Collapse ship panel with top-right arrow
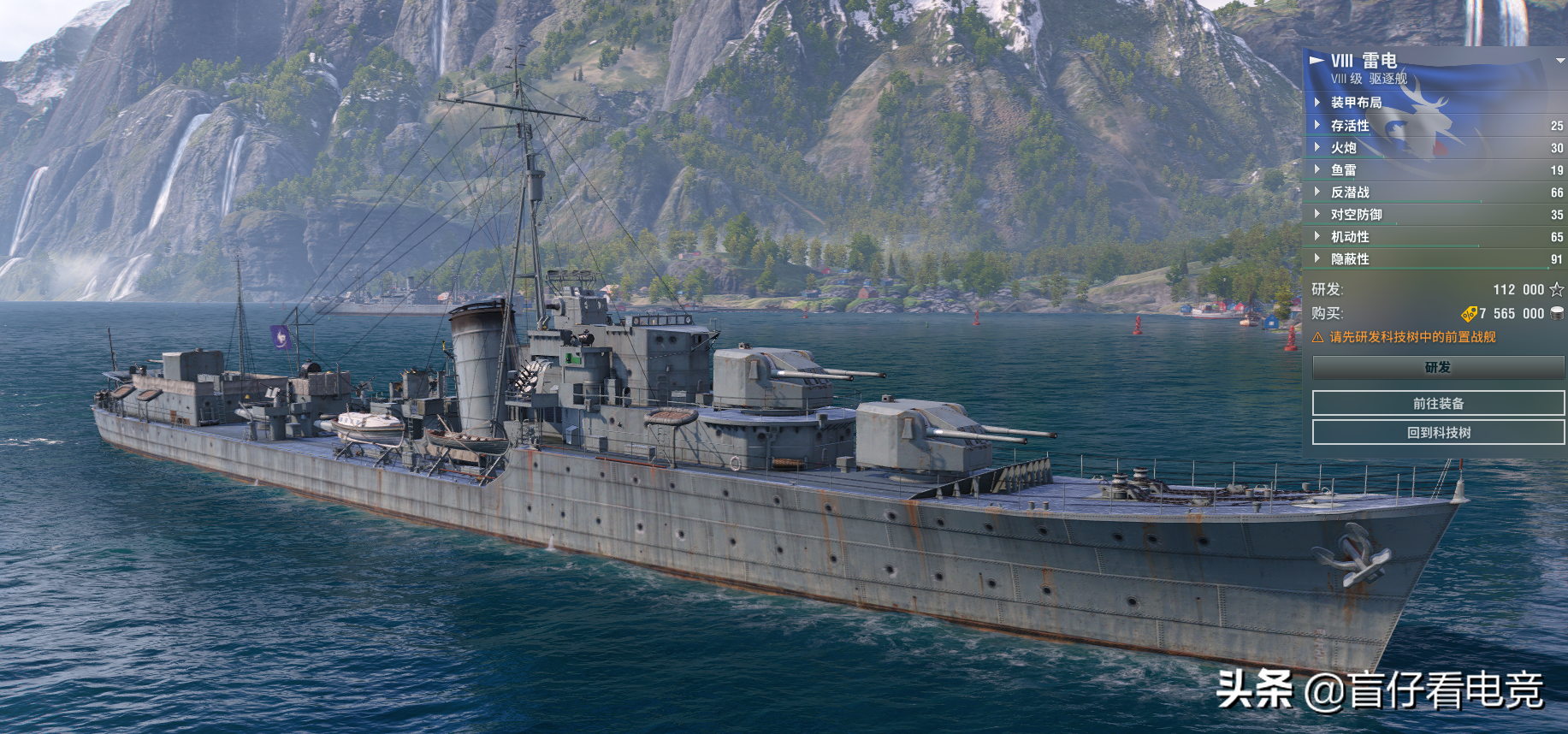This screenshot has width=1568, height=734. click(x=1560, y=61)
